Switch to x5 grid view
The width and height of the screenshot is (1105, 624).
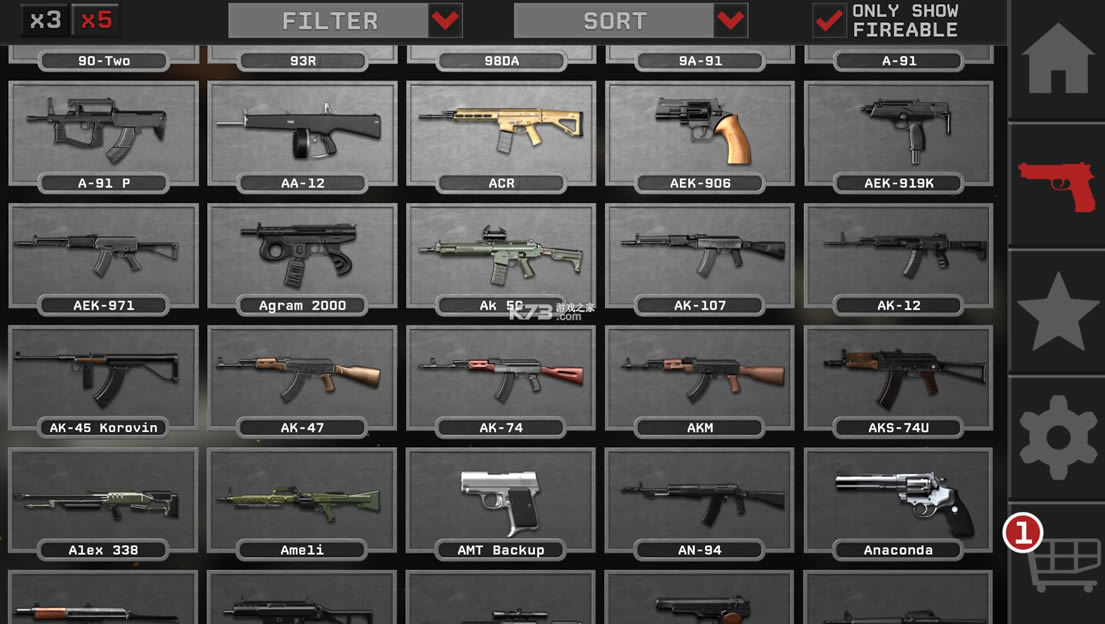pos(96,20)
